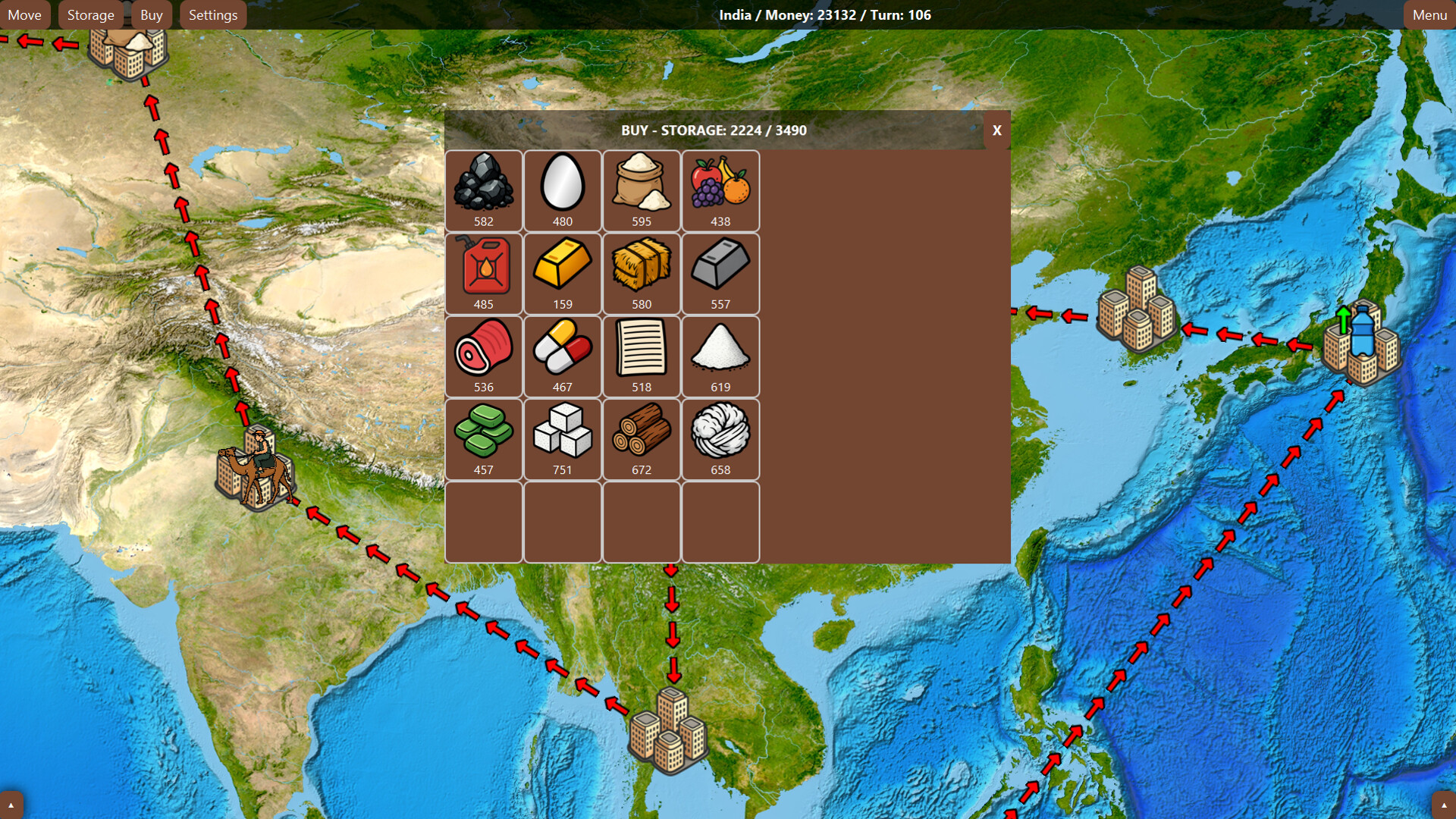Open the Storage panel
The height and width of the screenshot is (819, 1456).
90,14
